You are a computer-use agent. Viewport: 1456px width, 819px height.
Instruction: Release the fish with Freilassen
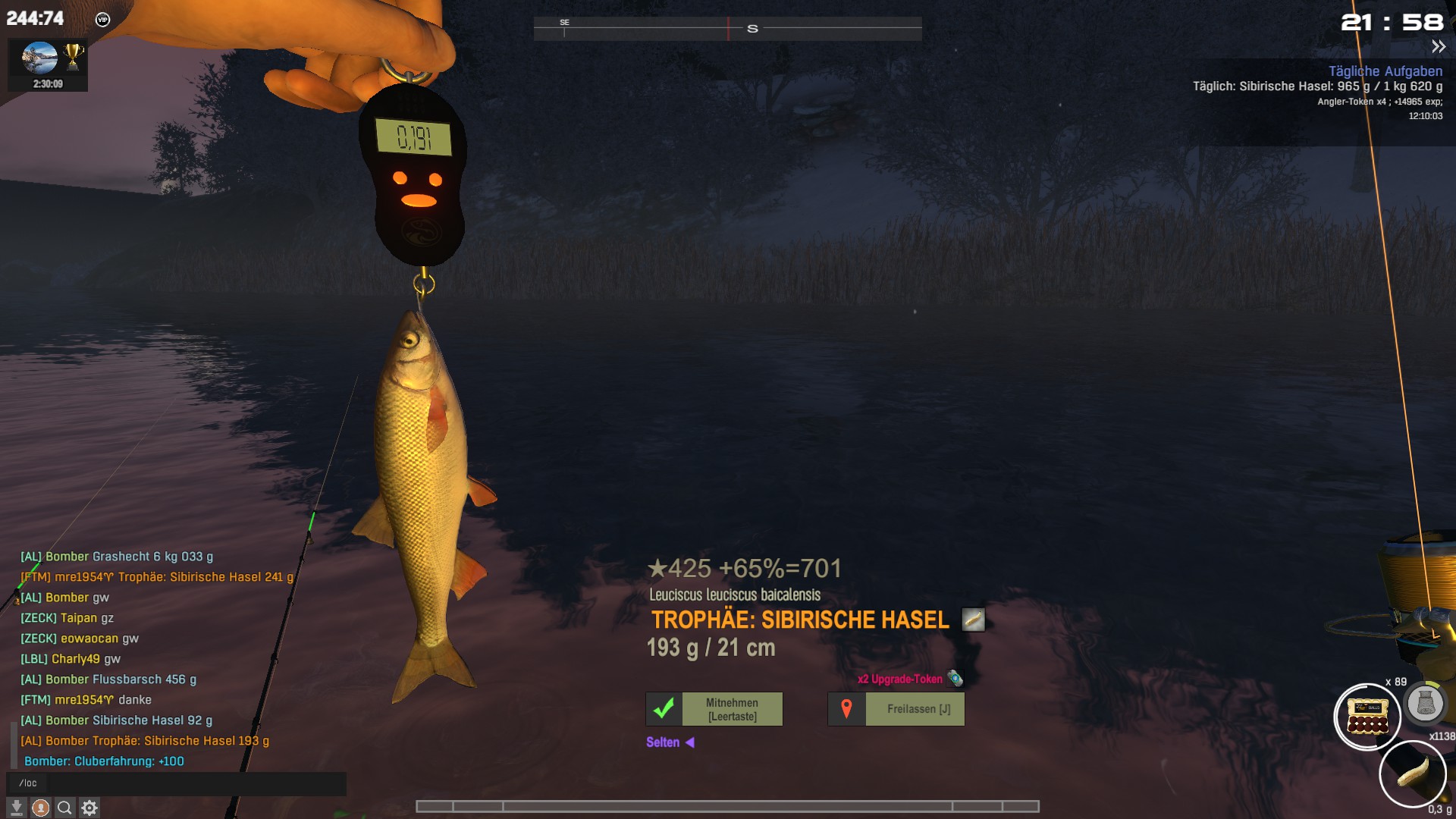[896, 709]
